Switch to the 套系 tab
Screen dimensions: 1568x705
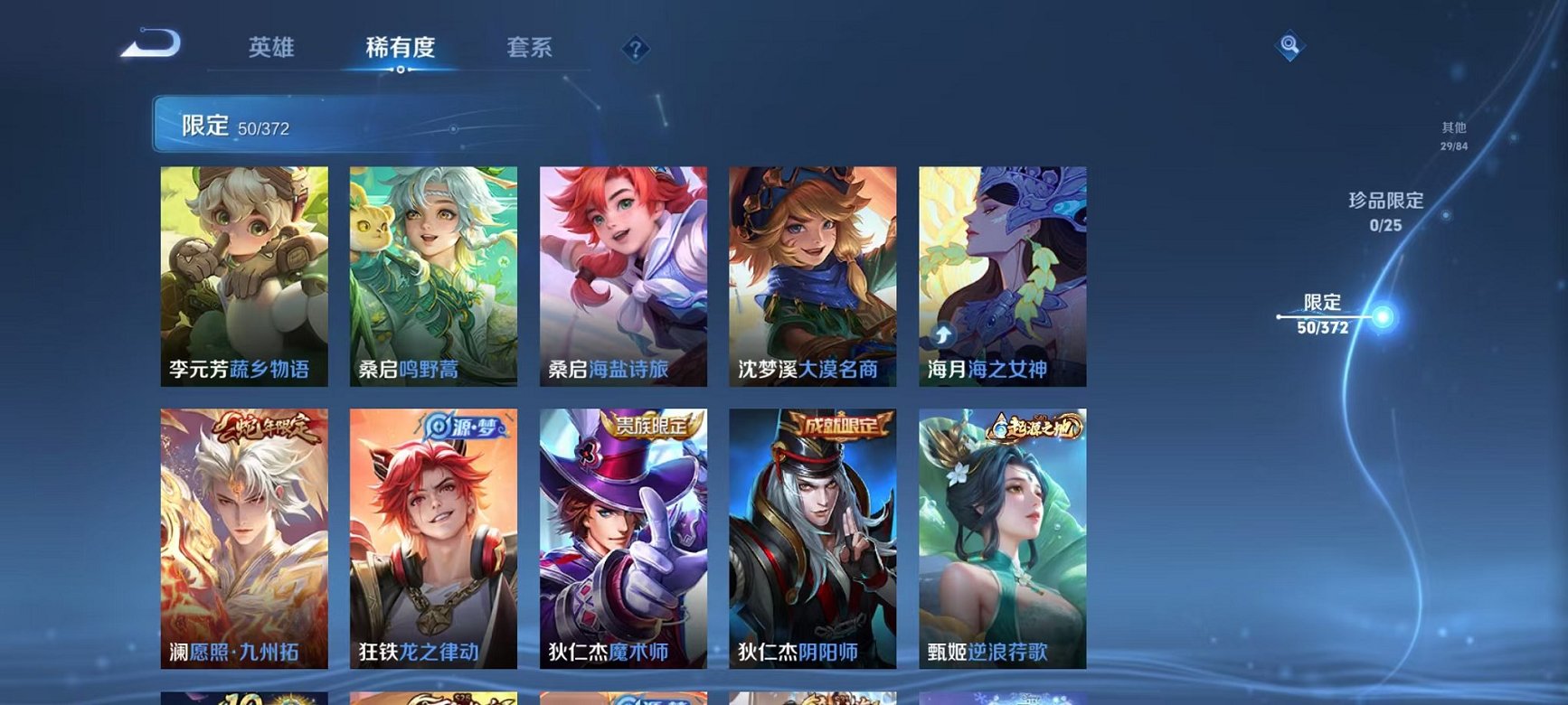coord(529,50)
